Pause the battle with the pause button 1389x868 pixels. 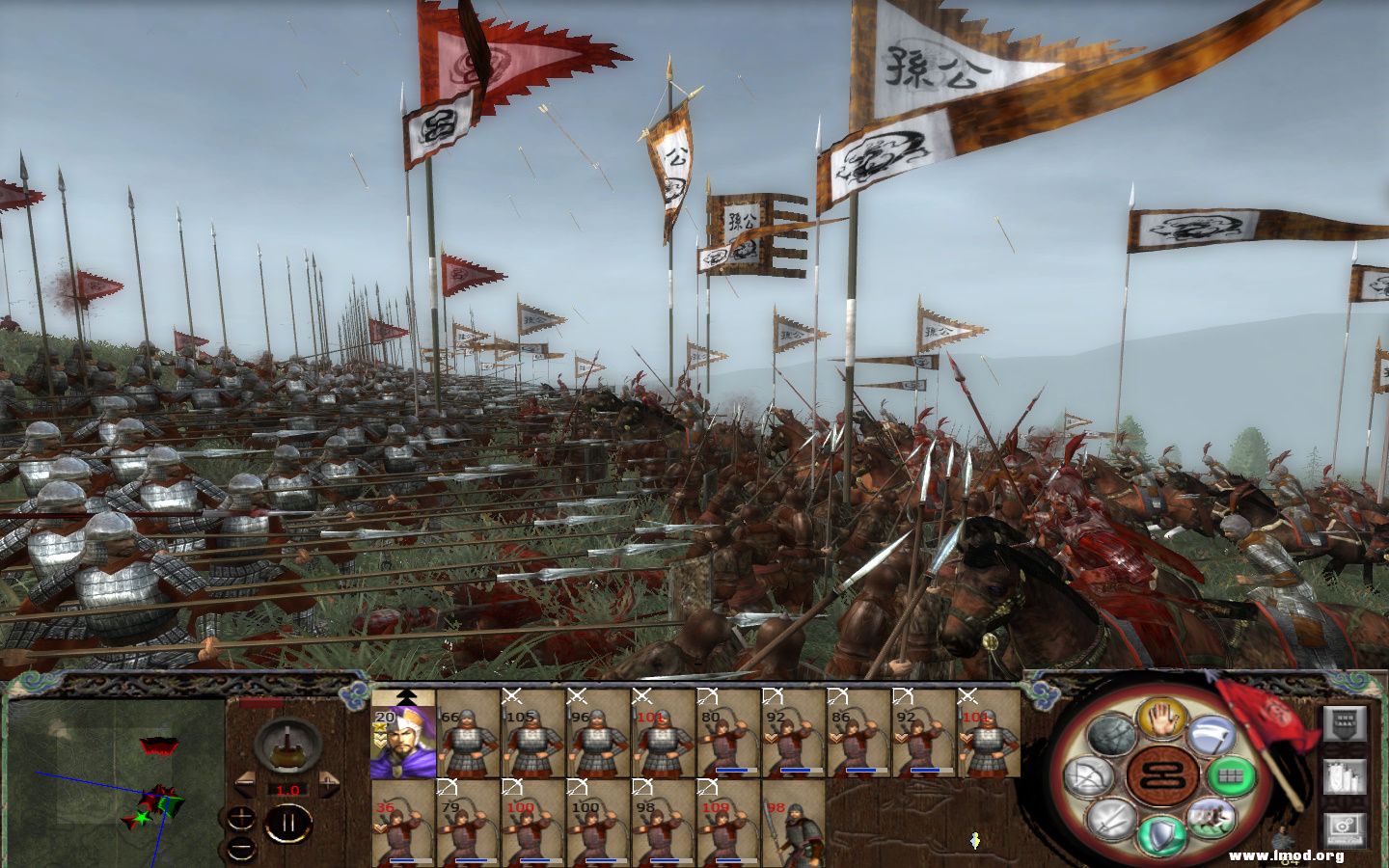pyautogui.click(x=286, y=822)
